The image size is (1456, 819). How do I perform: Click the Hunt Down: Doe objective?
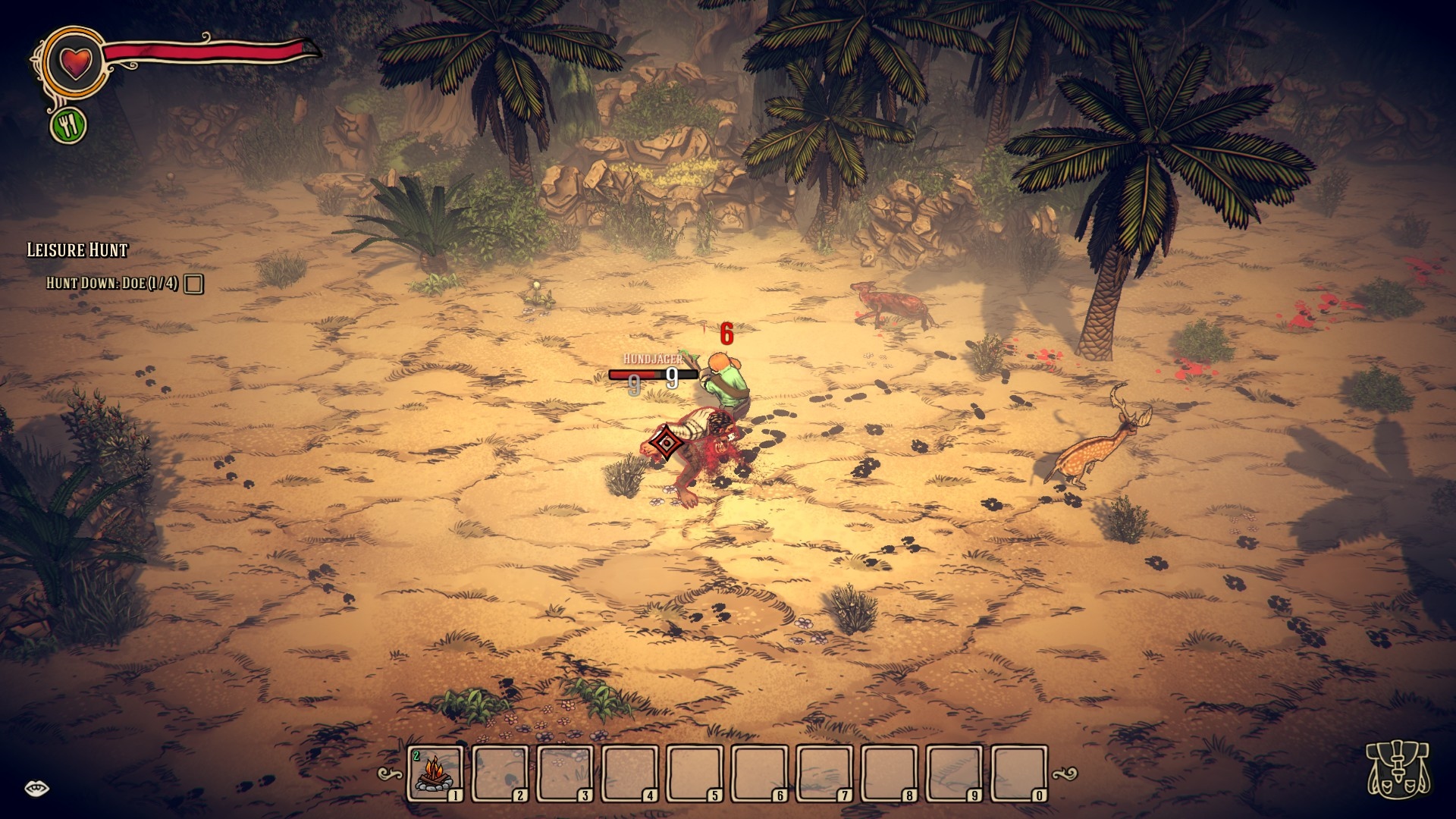[112, 284]
